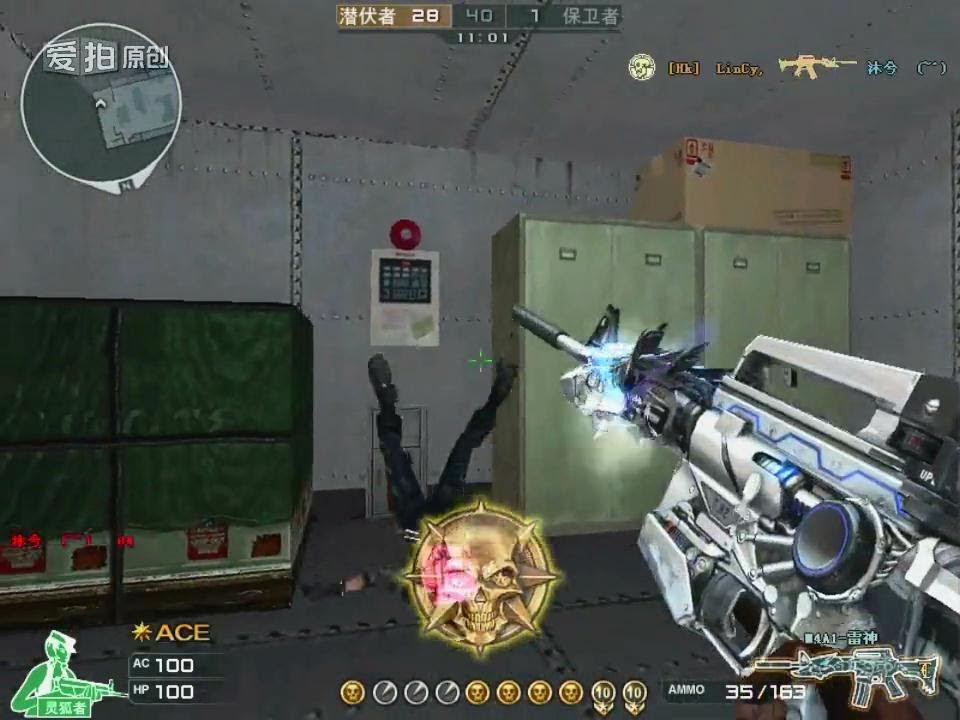Click the ACE badge label
This screenshot has height=720, width=960.
(x=173, y=632)
